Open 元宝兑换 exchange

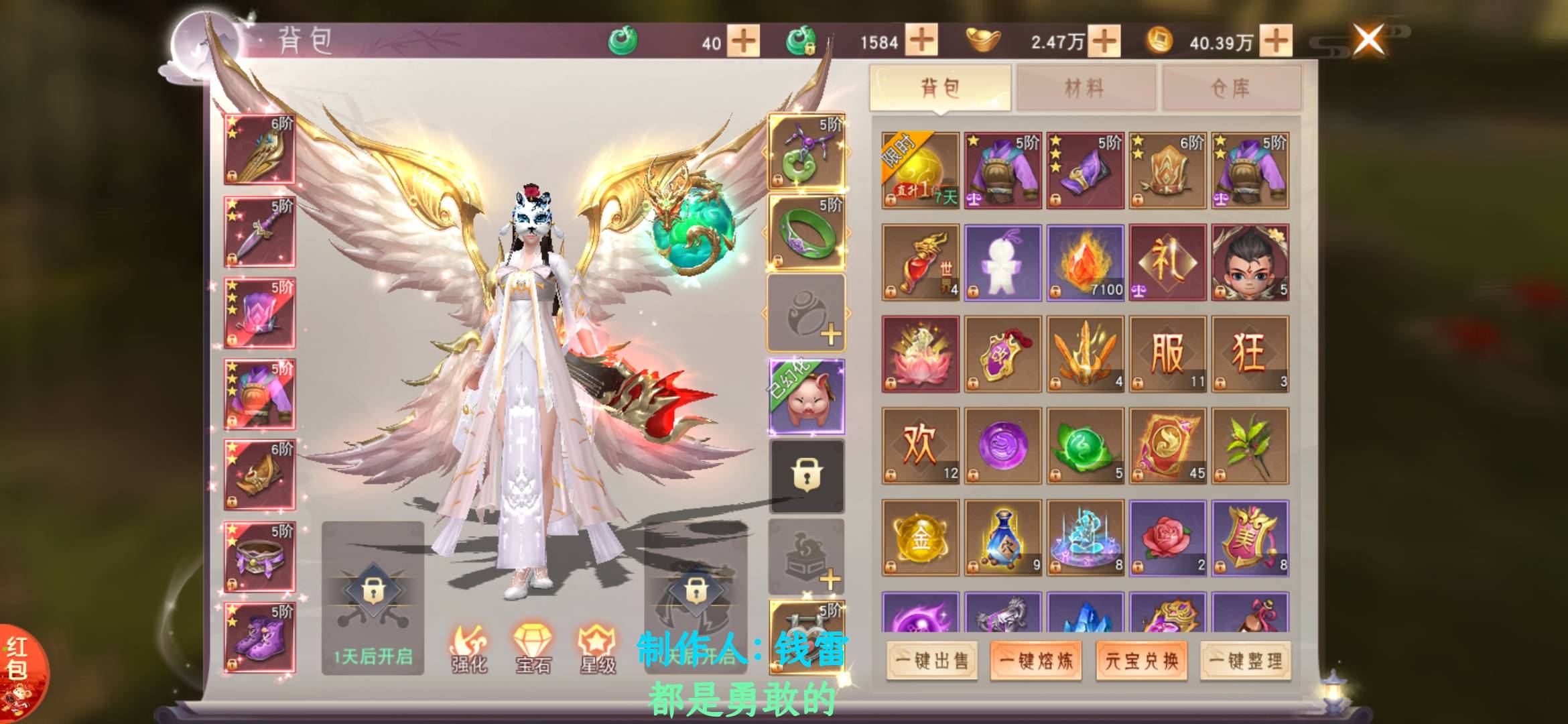point(1141,661)
